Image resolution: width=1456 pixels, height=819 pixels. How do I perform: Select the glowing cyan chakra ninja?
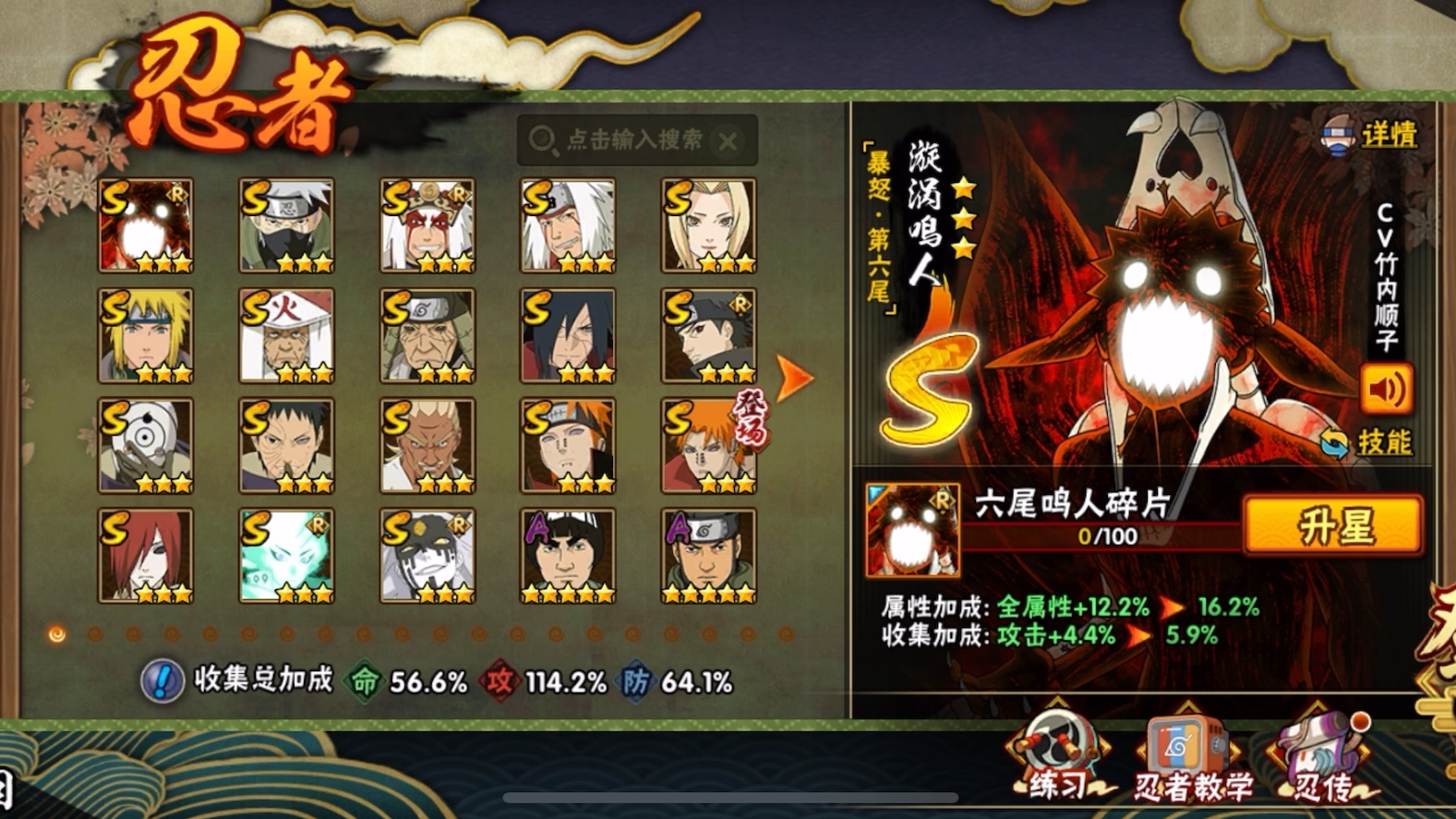coord(286,555)
